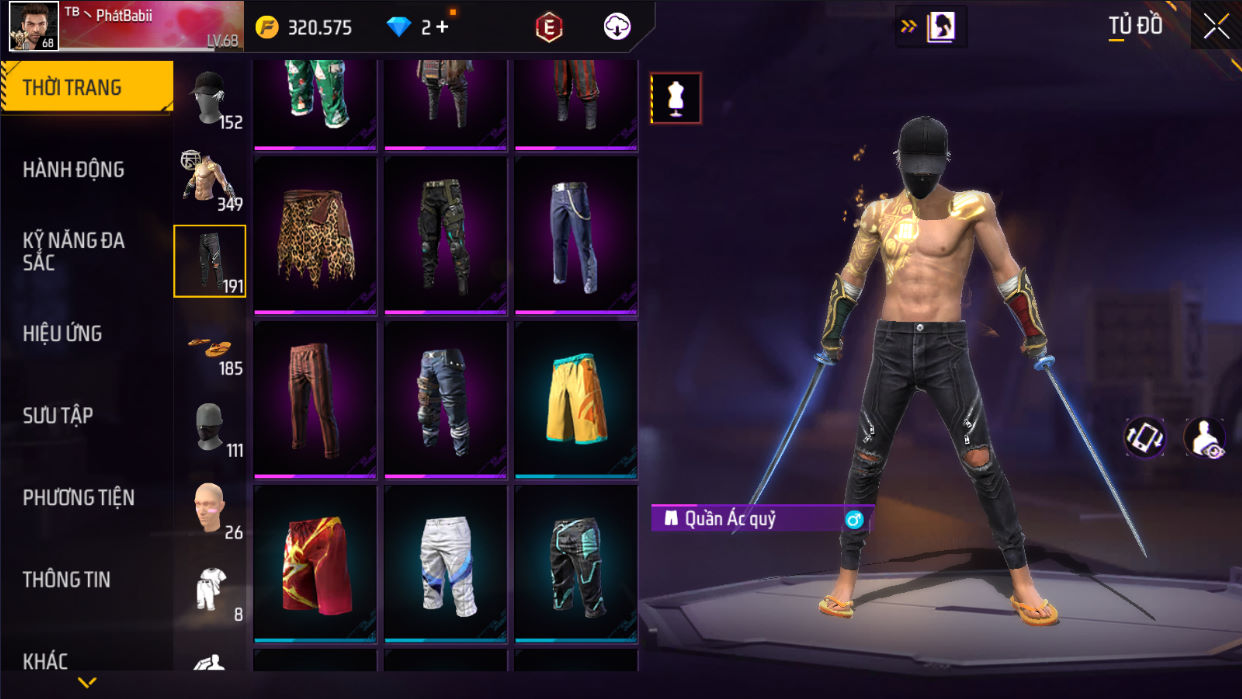Select the yellow shorts with teal waistband
The image size is (1242, 699).
[x=576, y=399]
